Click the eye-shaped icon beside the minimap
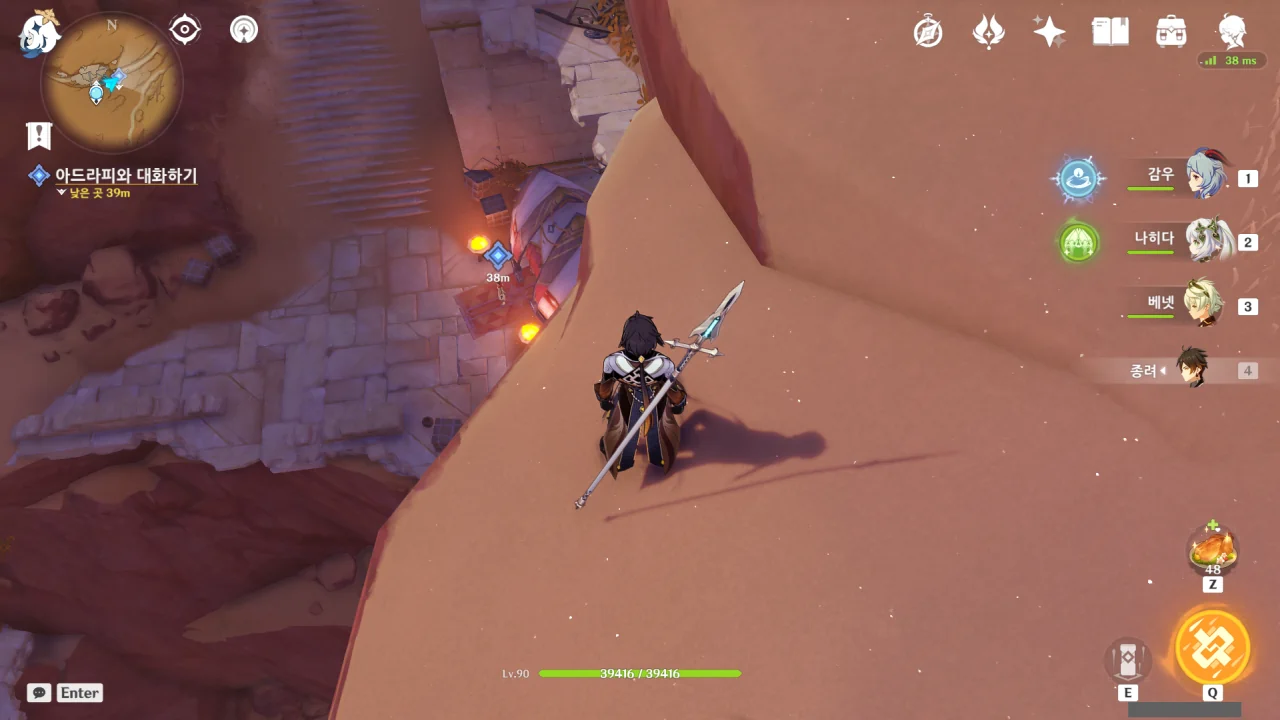The width and height of the screenshot is (1280, 720). 185,30
